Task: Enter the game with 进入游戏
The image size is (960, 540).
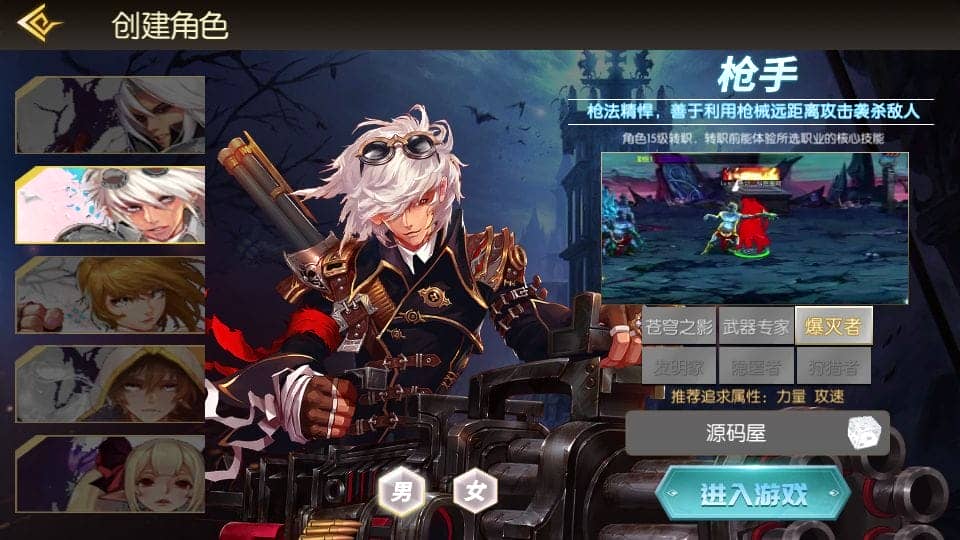Action: 753,494
